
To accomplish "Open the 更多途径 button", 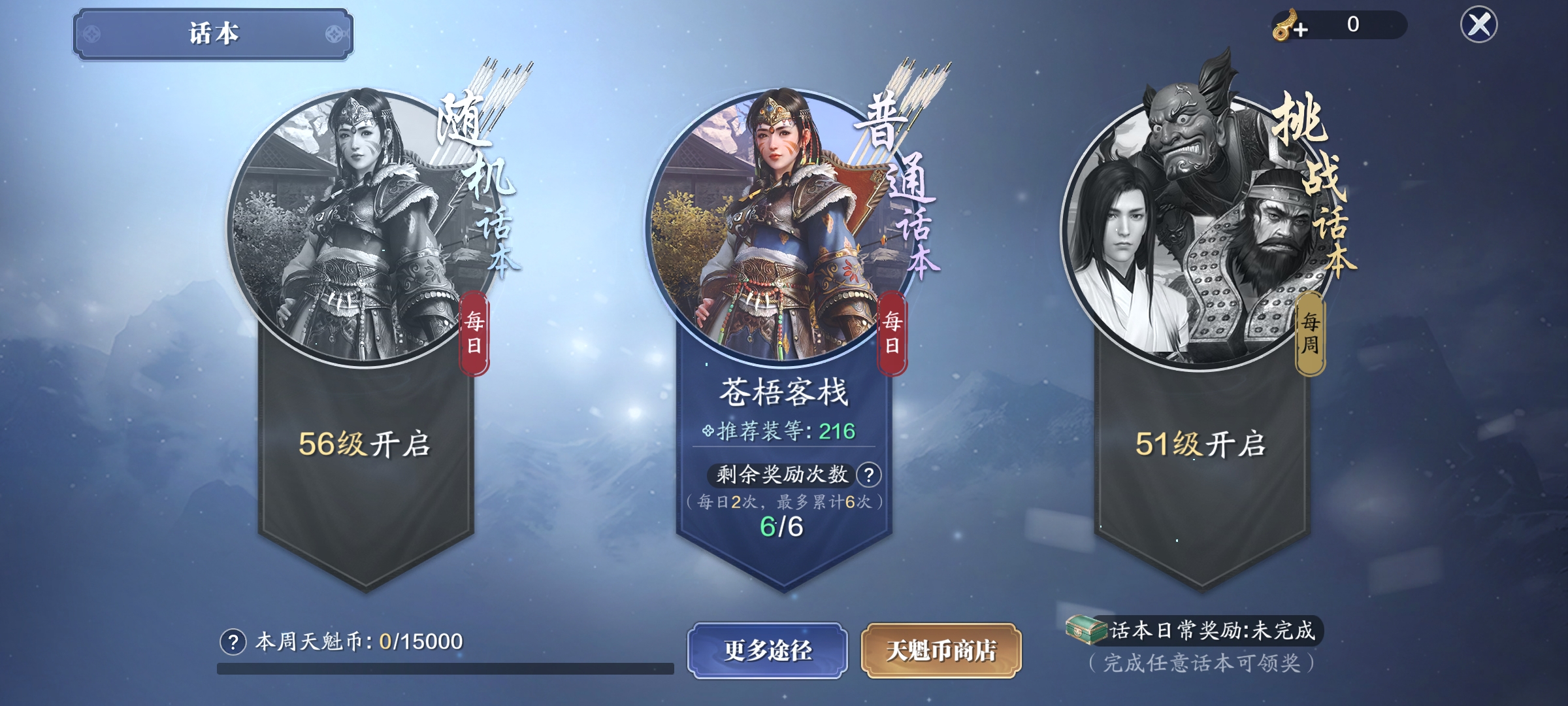I will pyautogui.click(x=768, y=650).
